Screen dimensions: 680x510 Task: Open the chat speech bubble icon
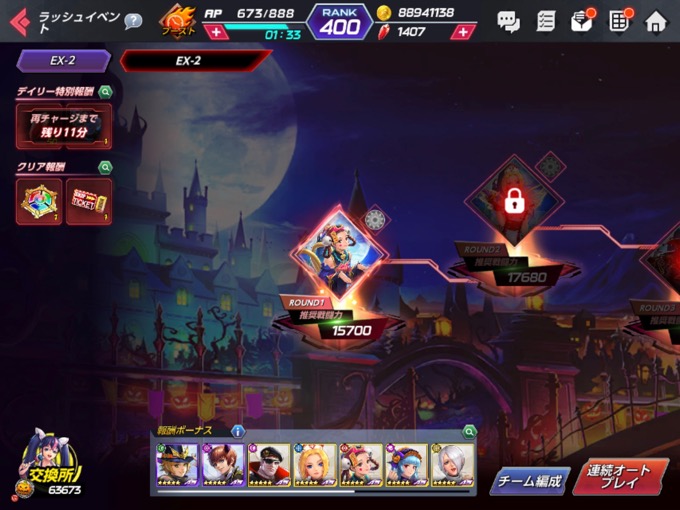point(508,20)
